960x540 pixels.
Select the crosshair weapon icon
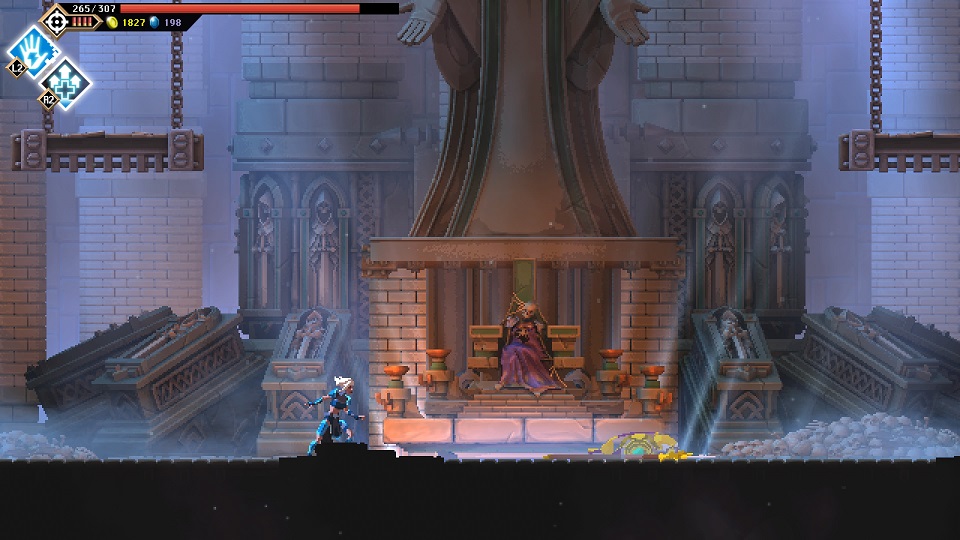click(55, 20)
